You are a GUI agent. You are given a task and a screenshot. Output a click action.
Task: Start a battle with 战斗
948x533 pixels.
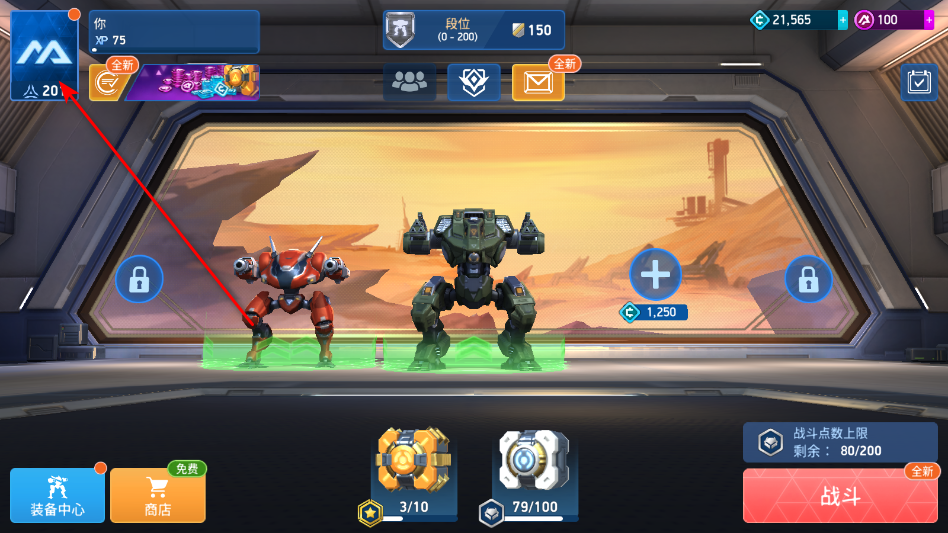pyautogui.click(x=840, y=496)
